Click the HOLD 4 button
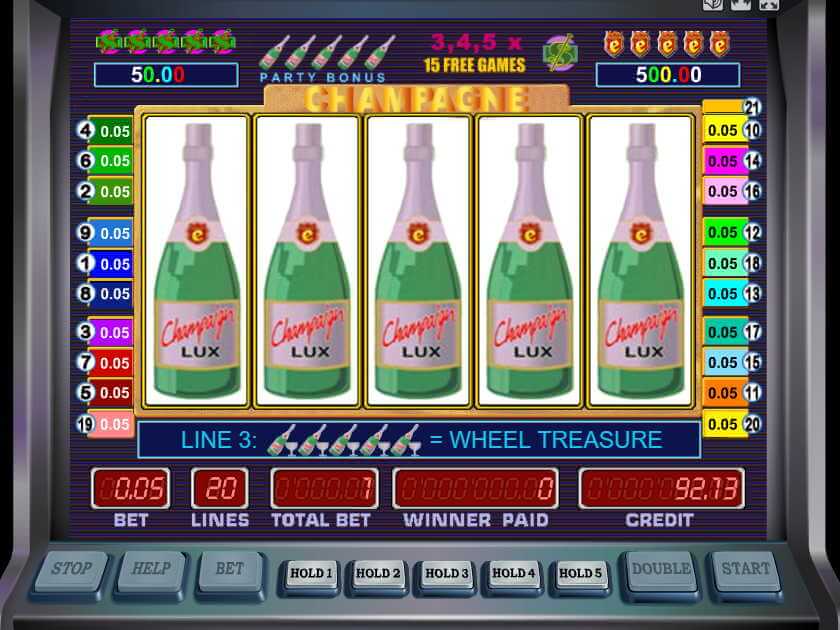The height and width of the screenshot is (630, 840). (514, 574)
